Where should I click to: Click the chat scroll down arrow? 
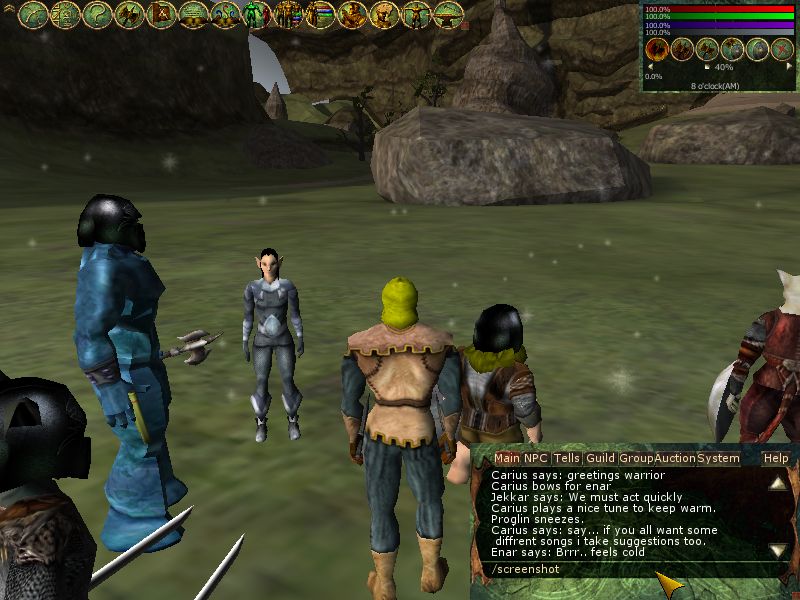777,550
